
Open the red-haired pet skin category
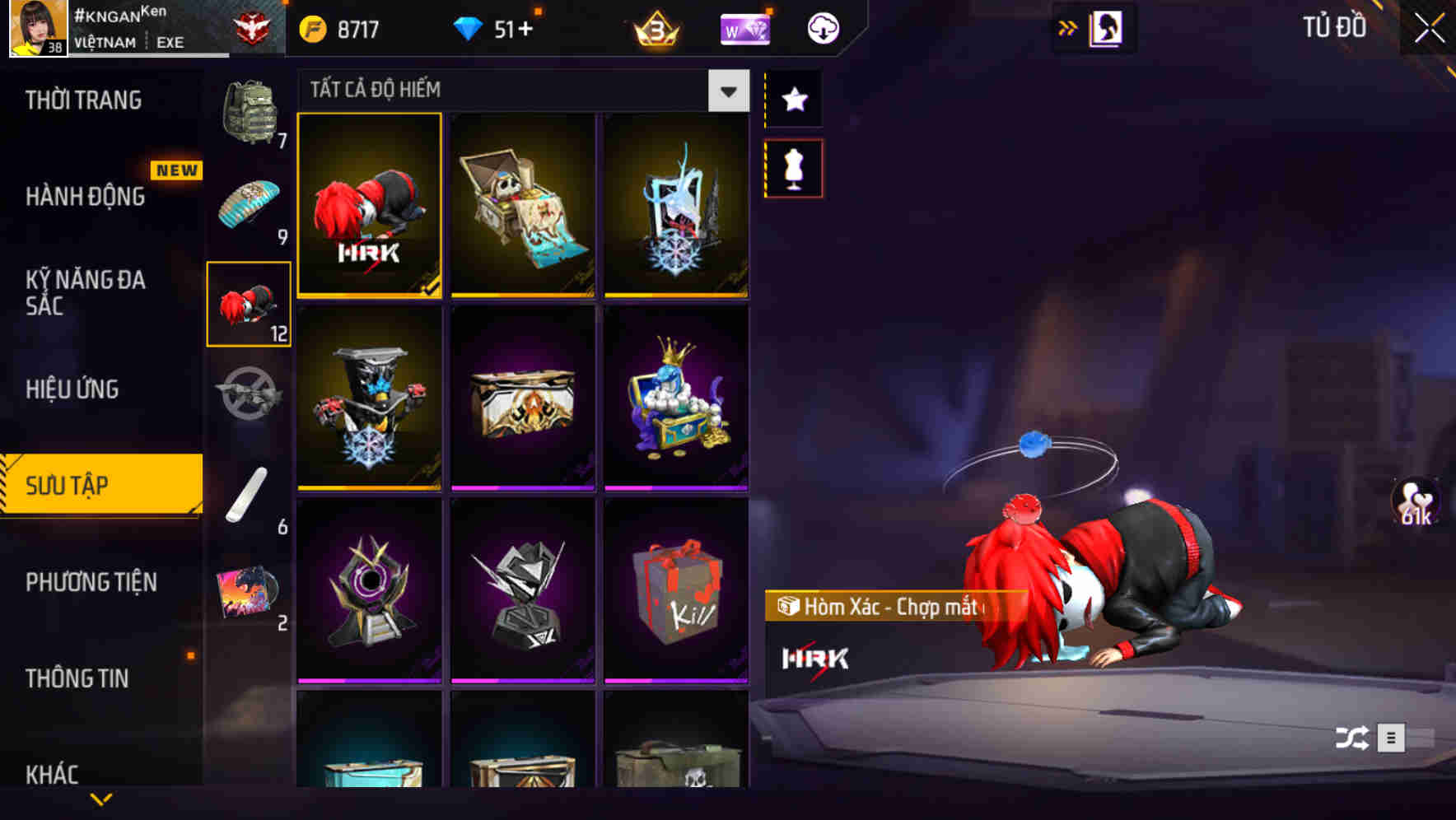pyautogui.click(x=249, y=305)
